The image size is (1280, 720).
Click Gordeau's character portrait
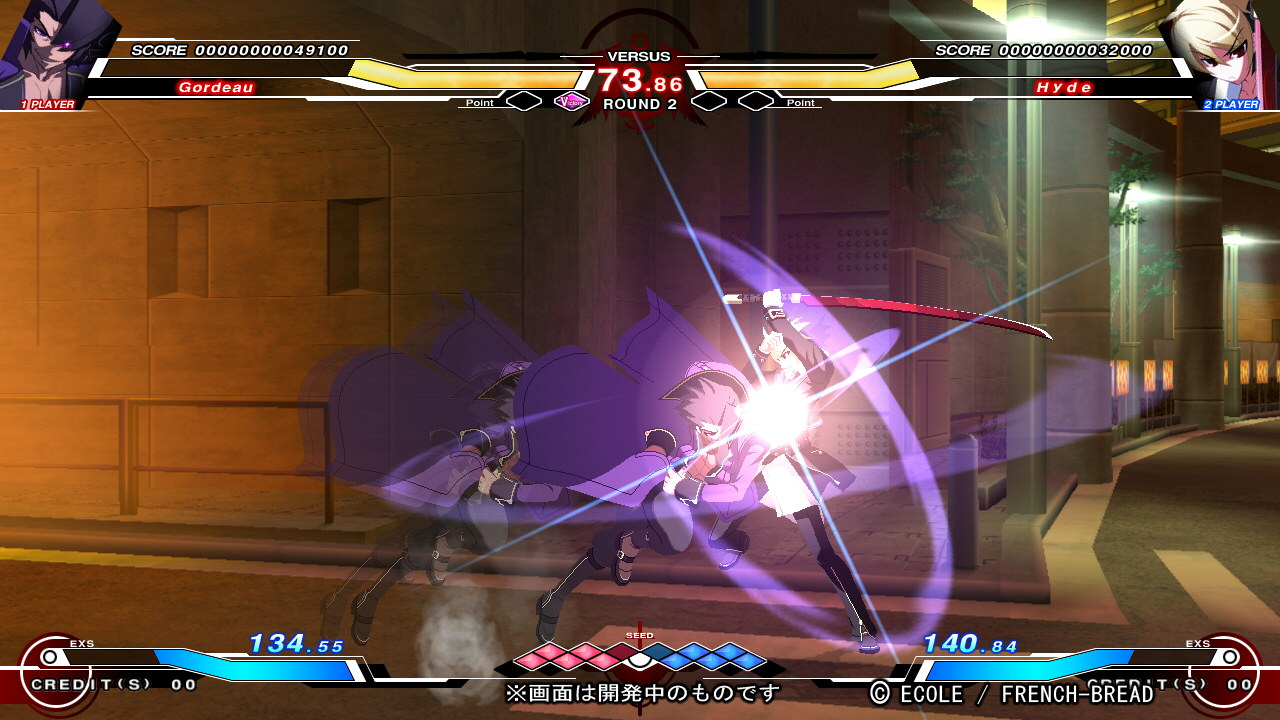point(50,50)
